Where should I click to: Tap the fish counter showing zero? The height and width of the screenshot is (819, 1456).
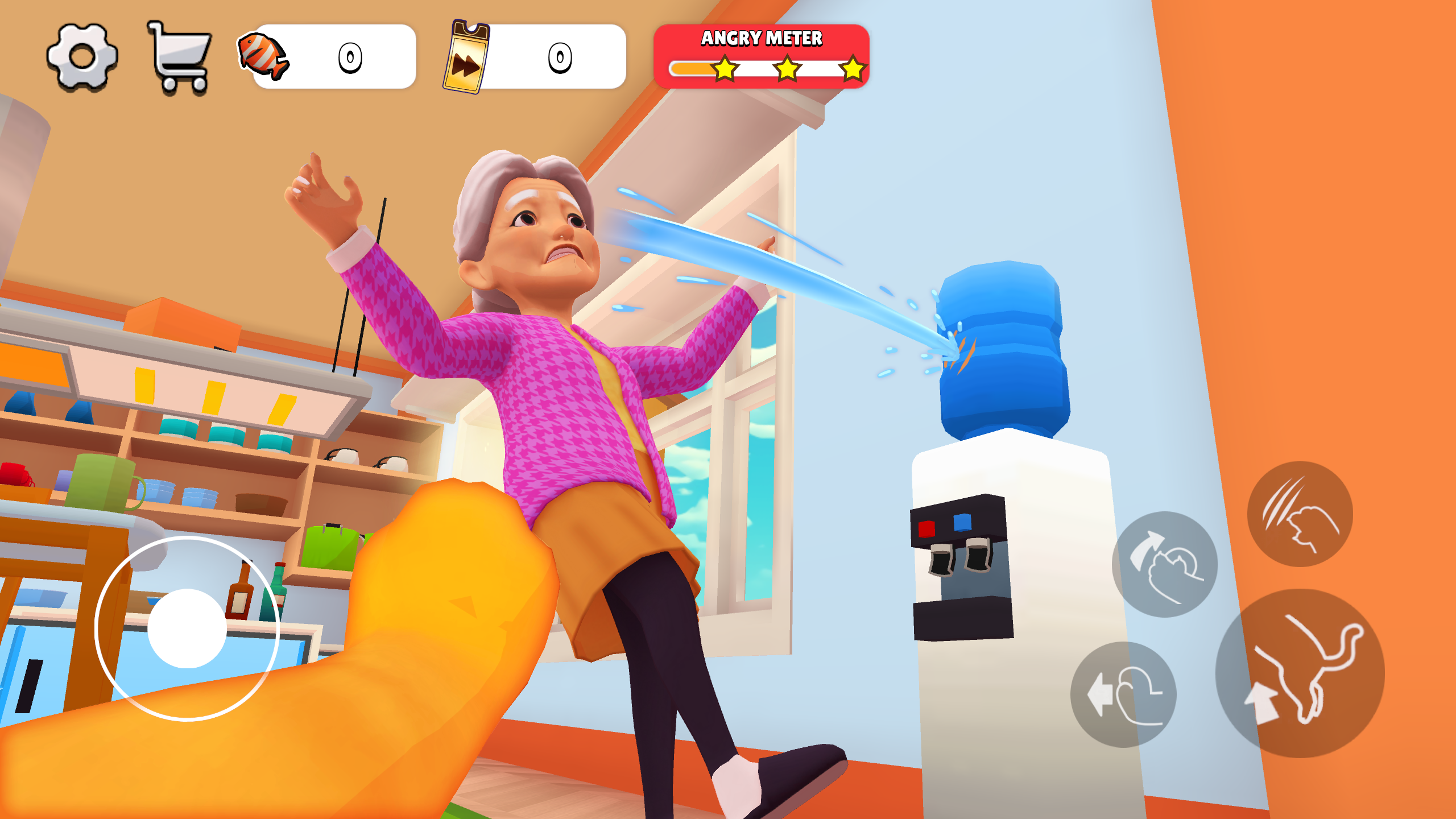[x=350, y=57]
